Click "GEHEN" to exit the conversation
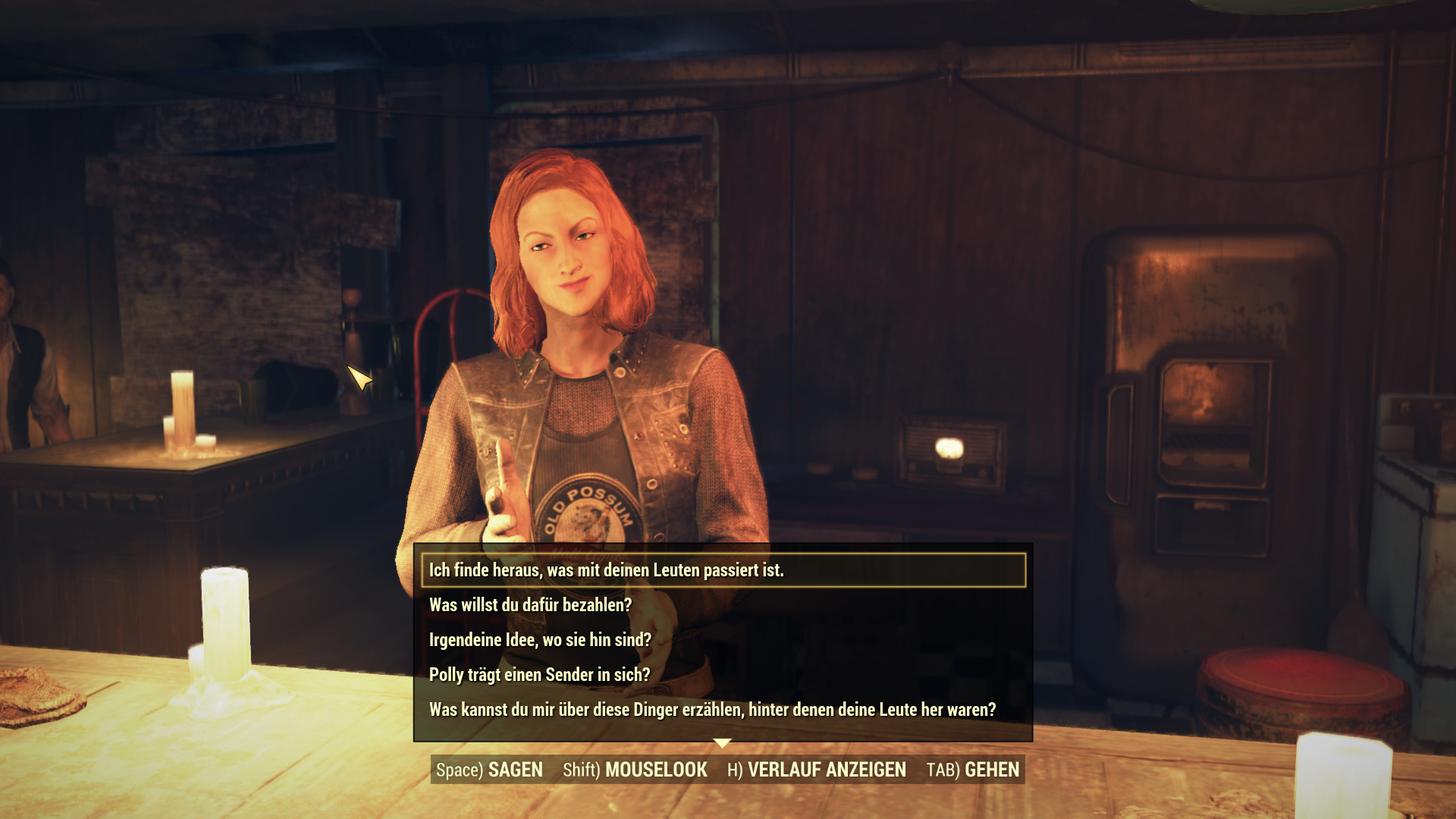Image resolution: width=1456 pixels, height=819 pixels. (x=991, y=770)
